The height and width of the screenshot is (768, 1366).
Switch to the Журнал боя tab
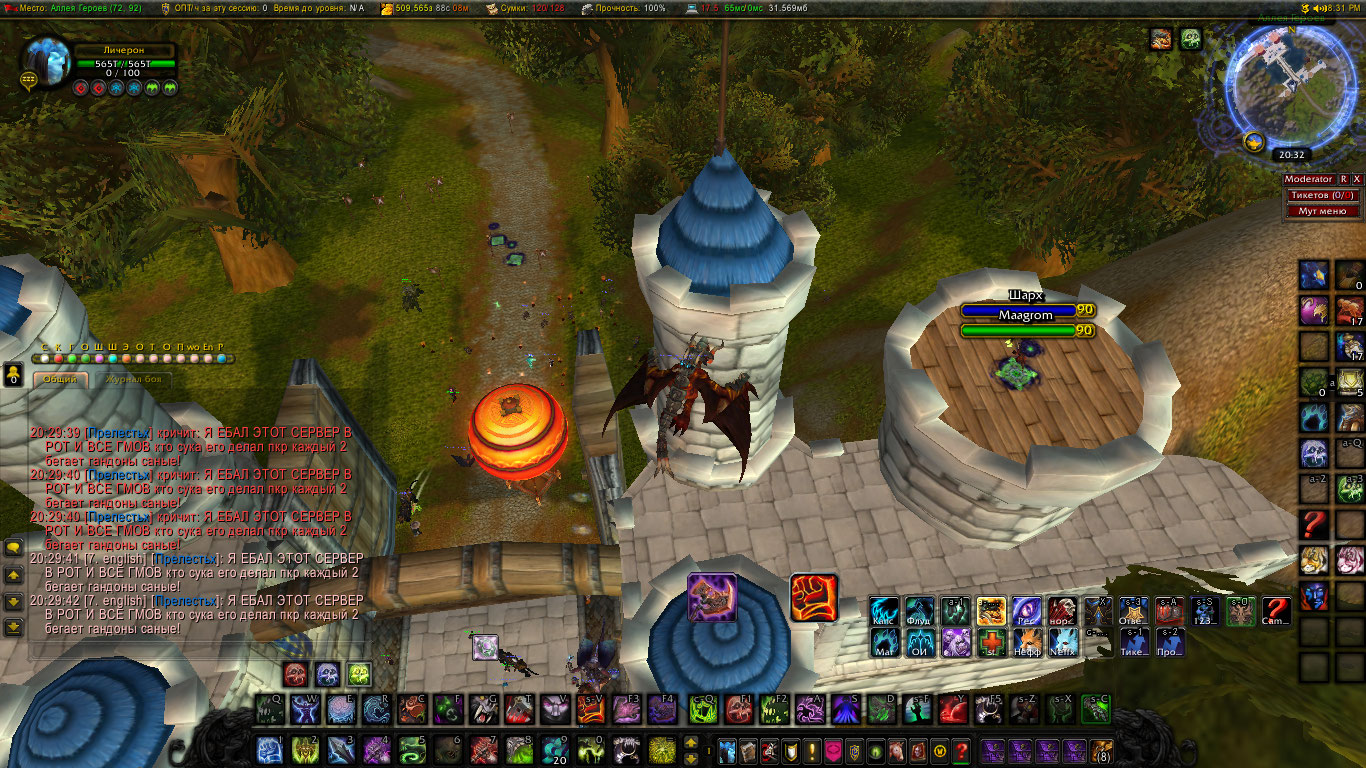136,380
